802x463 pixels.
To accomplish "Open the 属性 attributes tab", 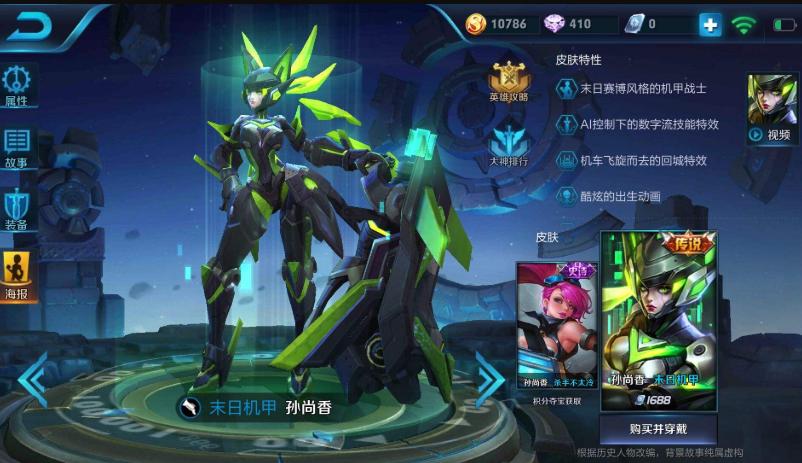I will 17,86.
